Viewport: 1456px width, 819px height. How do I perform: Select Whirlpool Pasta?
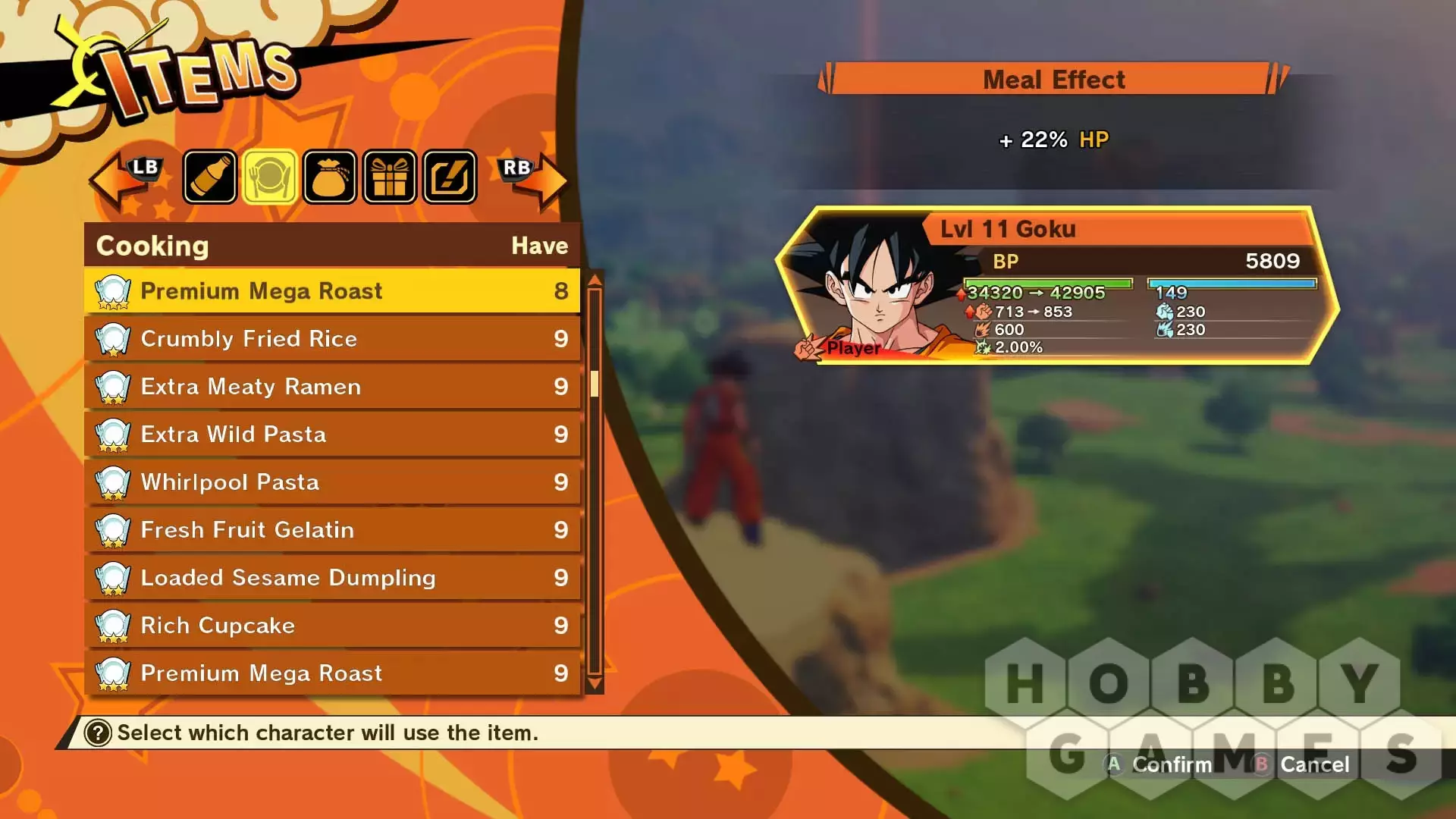[332, 482]
